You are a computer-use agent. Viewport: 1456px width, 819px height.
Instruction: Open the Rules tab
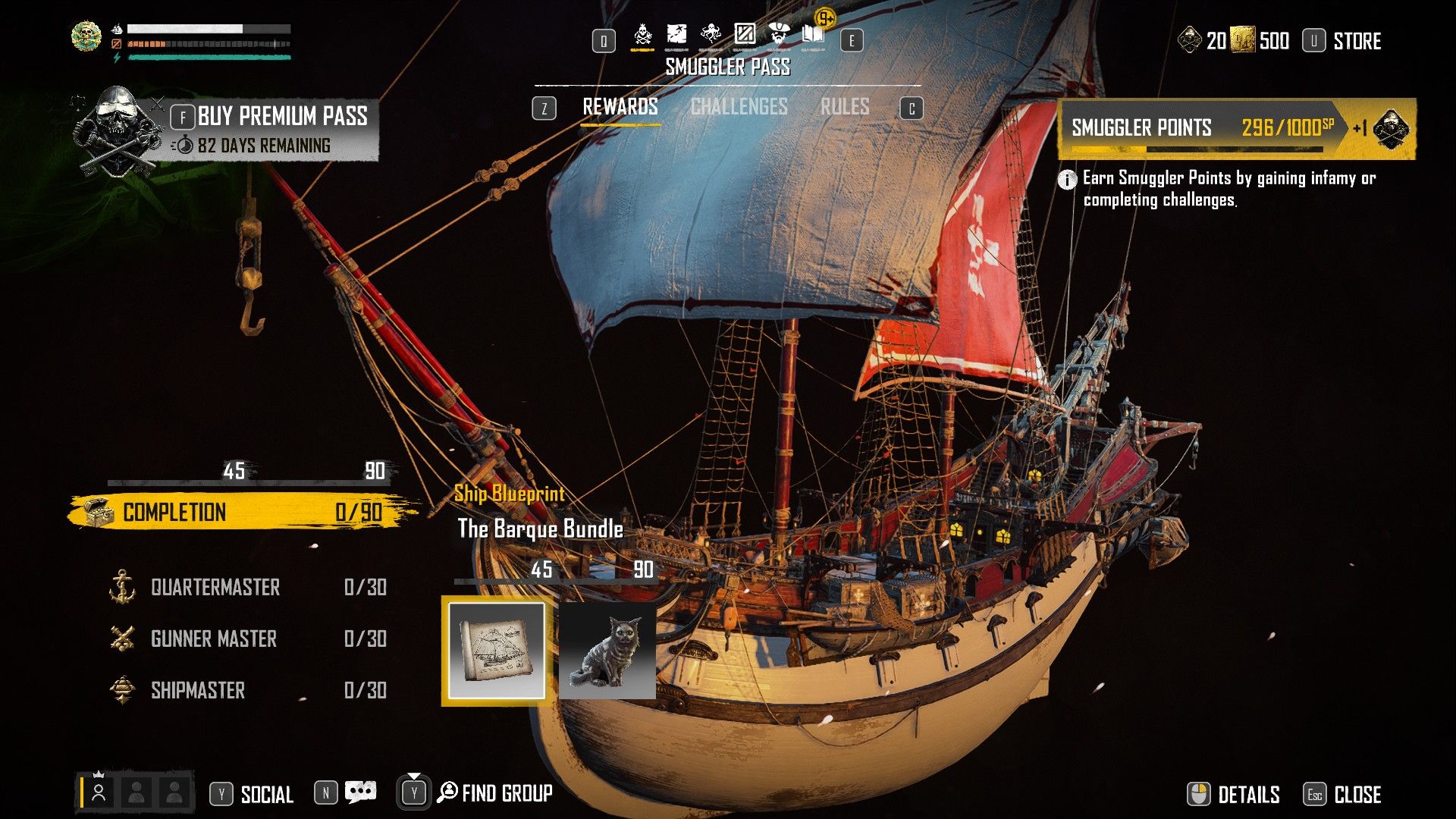845,107
